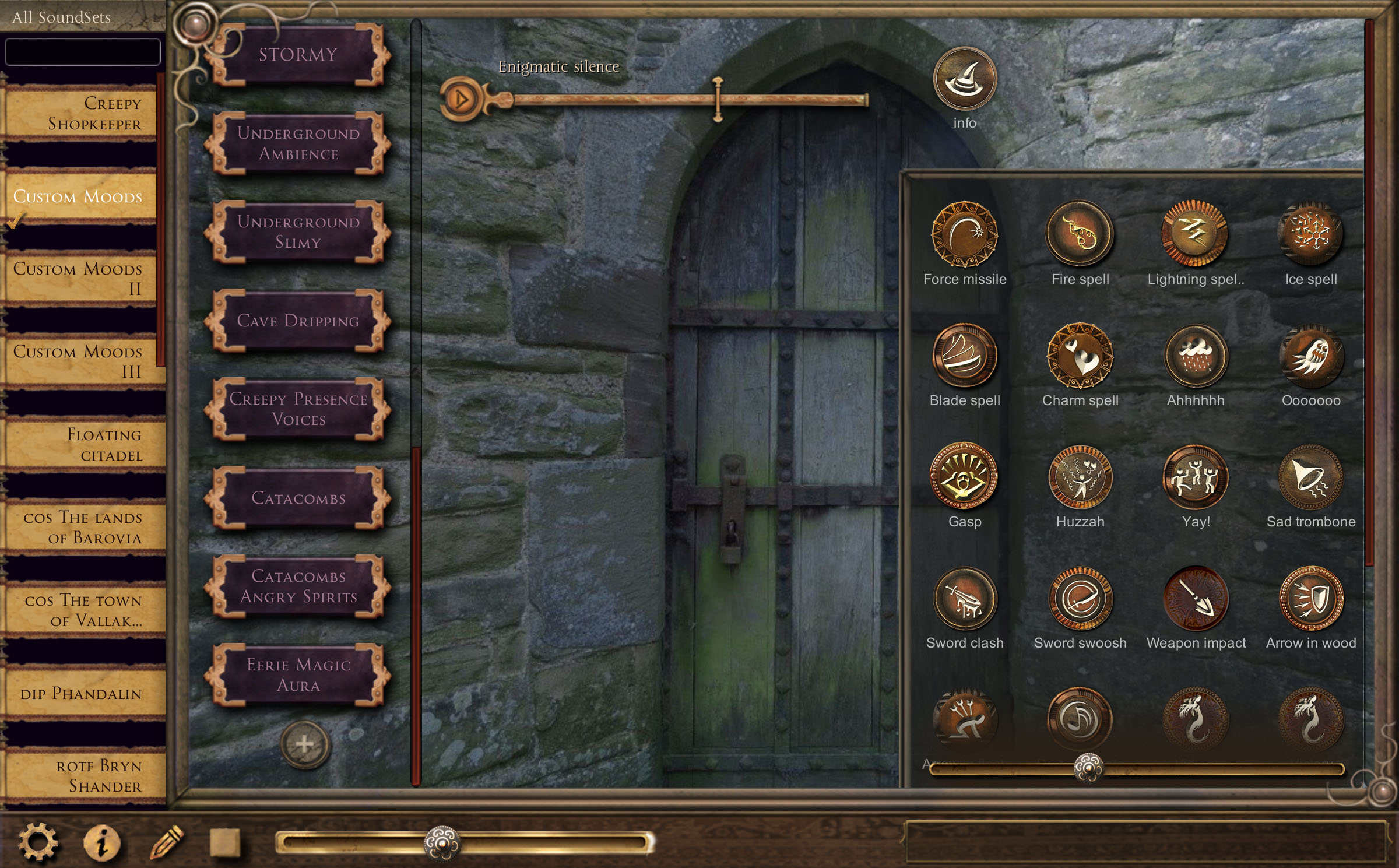Click the master volume slider knob
1399x868 pixels.
pyautogui.click(x=442, y=843)
